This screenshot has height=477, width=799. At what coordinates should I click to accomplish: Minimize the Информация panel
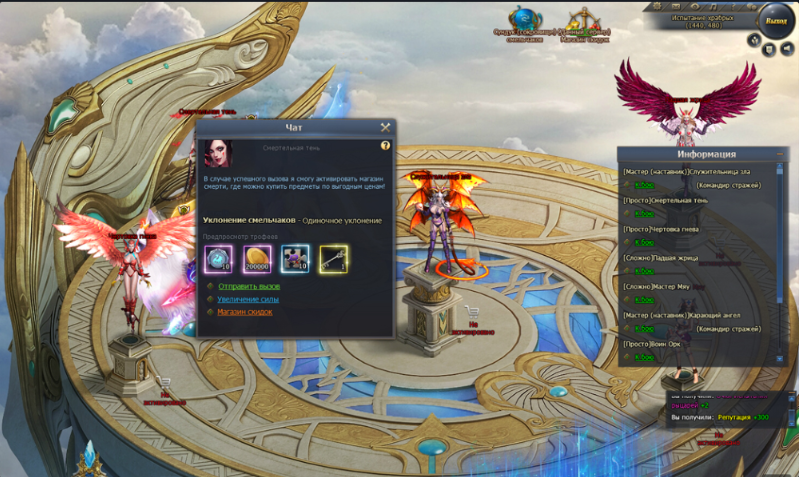point(780,154)
